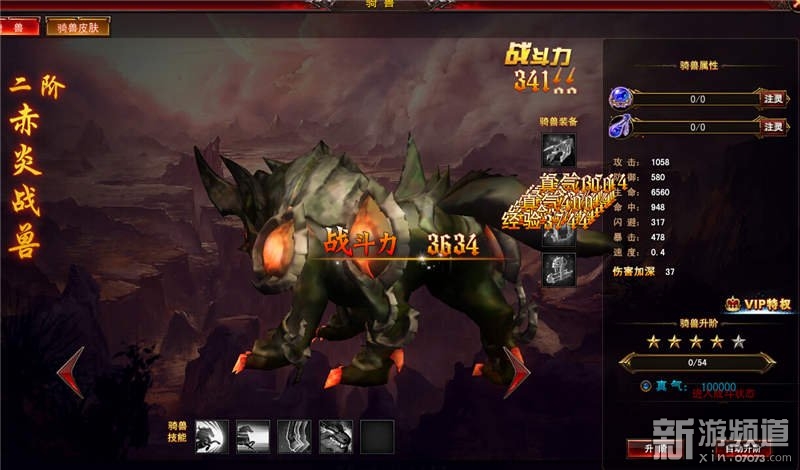Select the charging beast mount skill icon
The height and width of the screenshot is (470, 800).
pyautogui.click(x=211, y=436)
